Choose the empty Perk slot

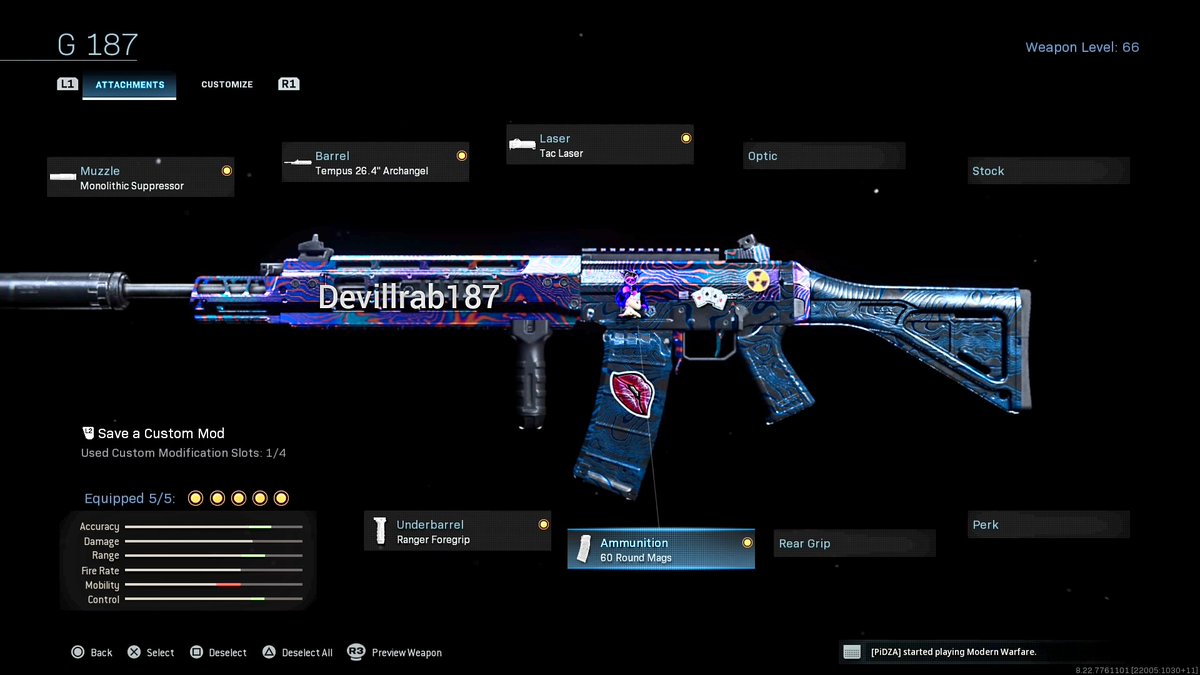(1048, 525)
